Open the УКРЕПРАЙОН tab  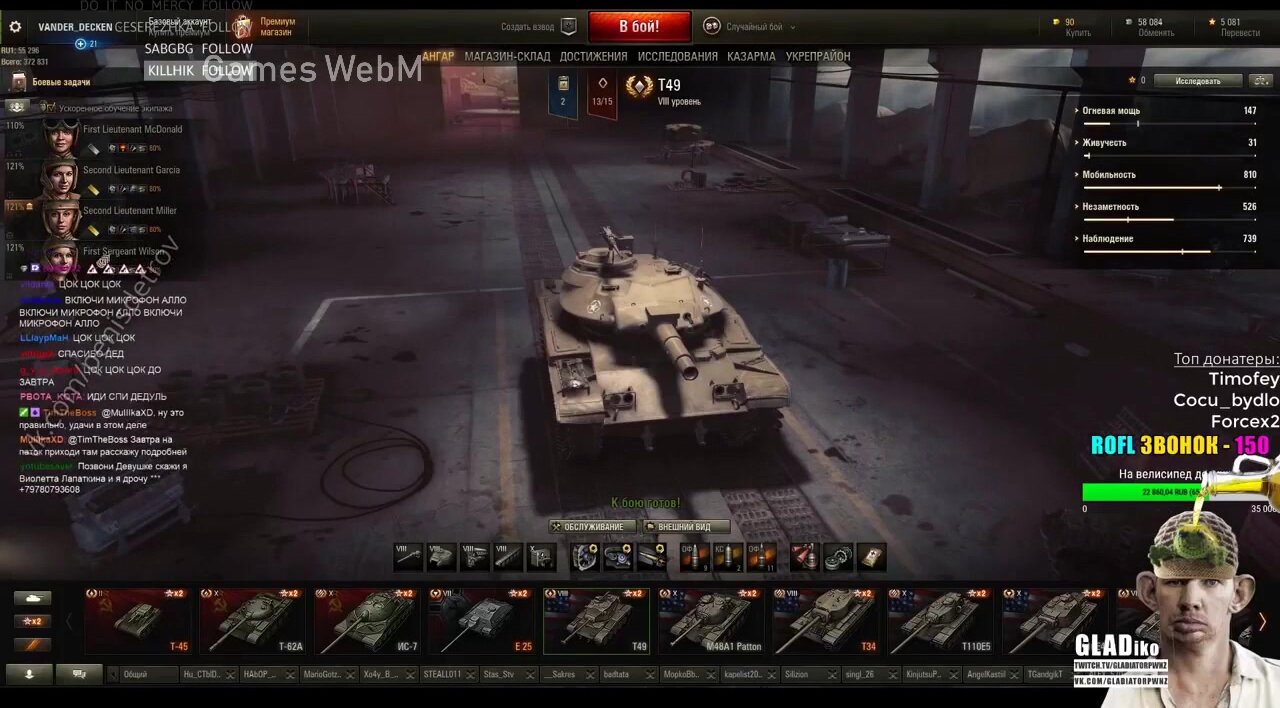[818, 57]
